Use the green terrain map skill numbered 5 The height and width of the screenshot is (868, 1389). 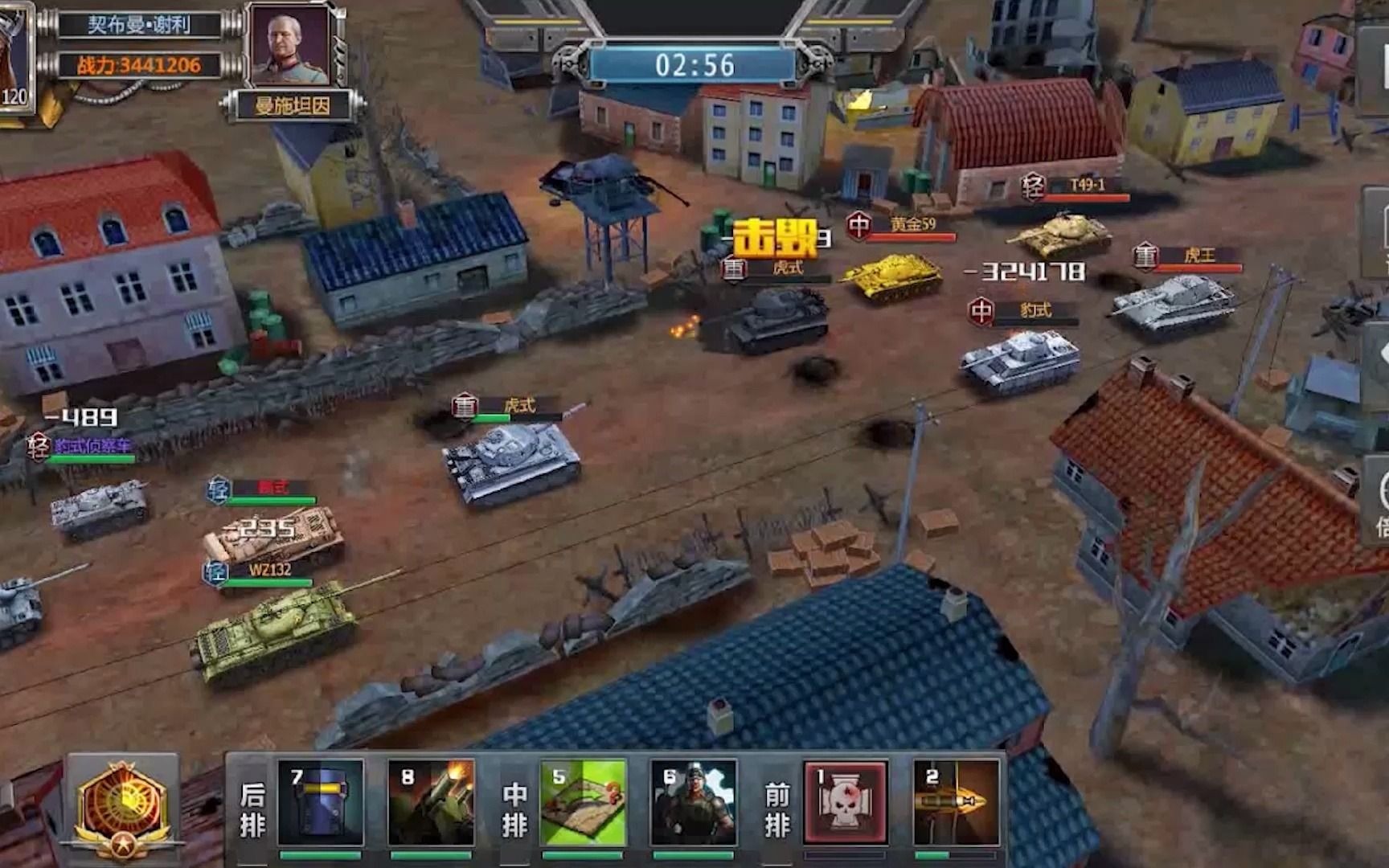coord(583,802)
